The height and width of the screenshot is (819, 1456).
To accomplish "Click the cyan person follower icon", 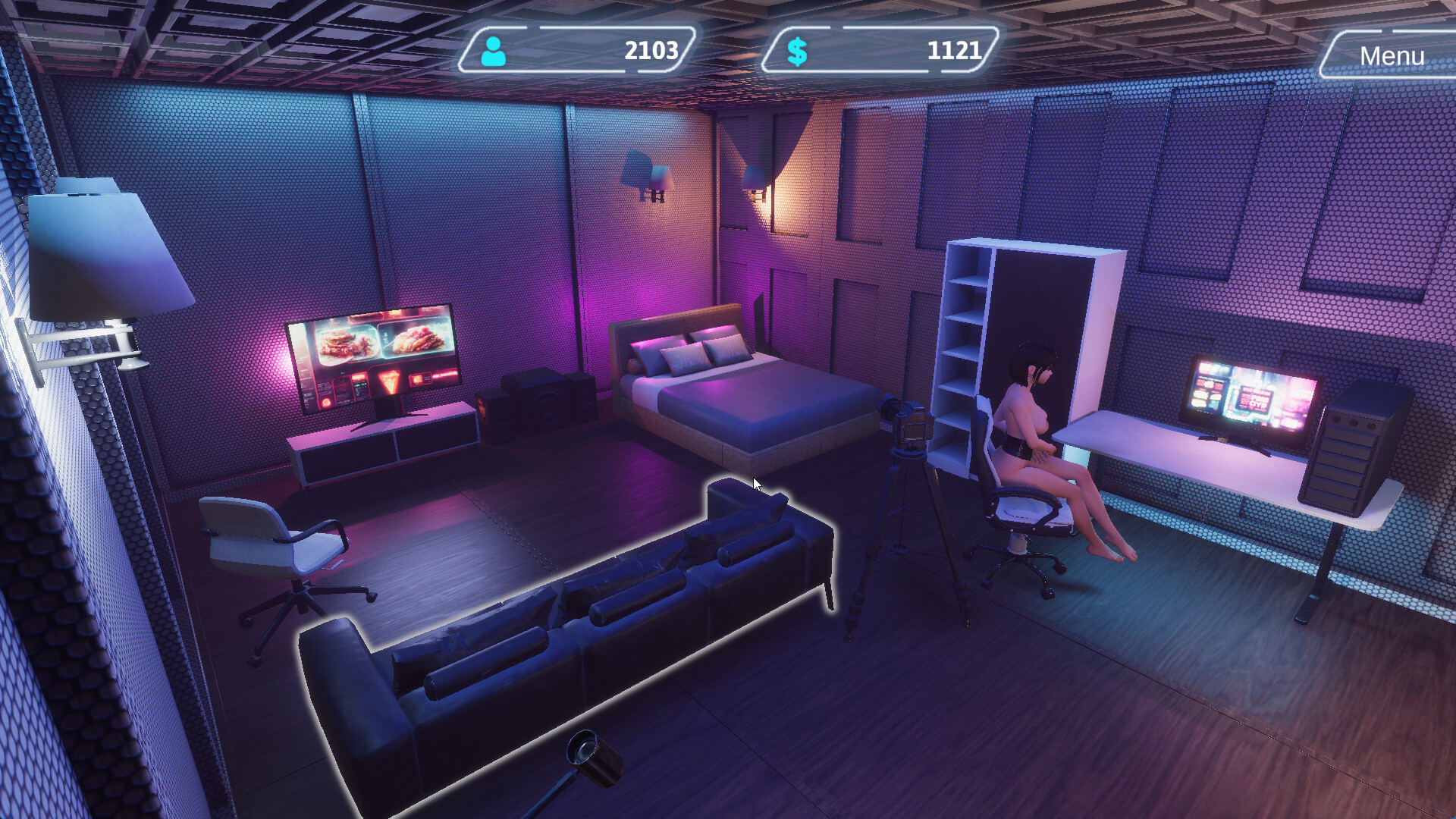I will click(494, 52).
